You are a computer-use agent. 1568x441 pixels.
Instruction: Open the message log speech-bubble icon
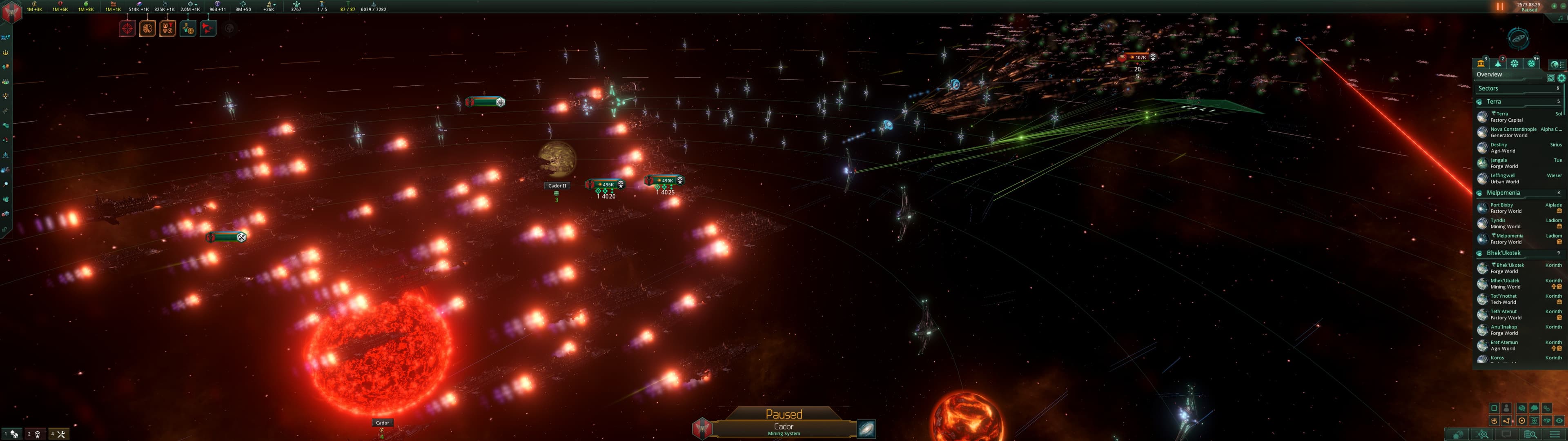click(x=1506, y=434)
